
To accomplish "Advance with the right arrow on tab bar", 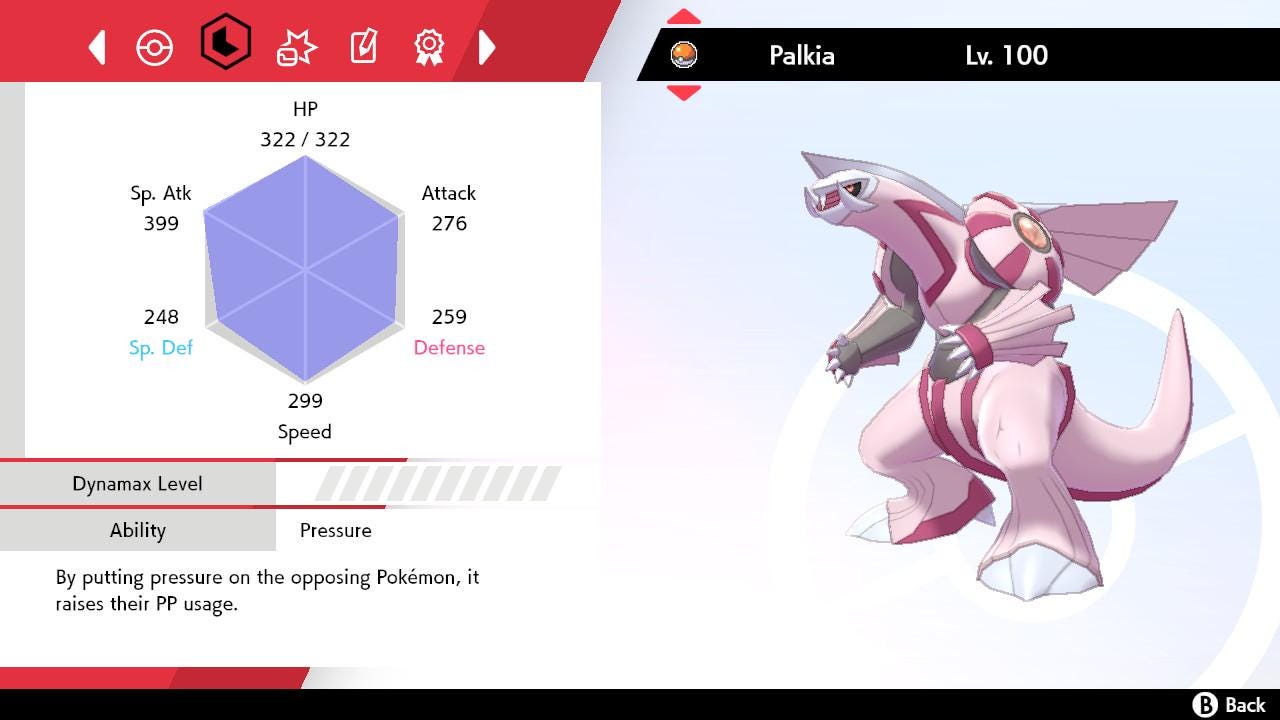I will (x=487, y=47).
